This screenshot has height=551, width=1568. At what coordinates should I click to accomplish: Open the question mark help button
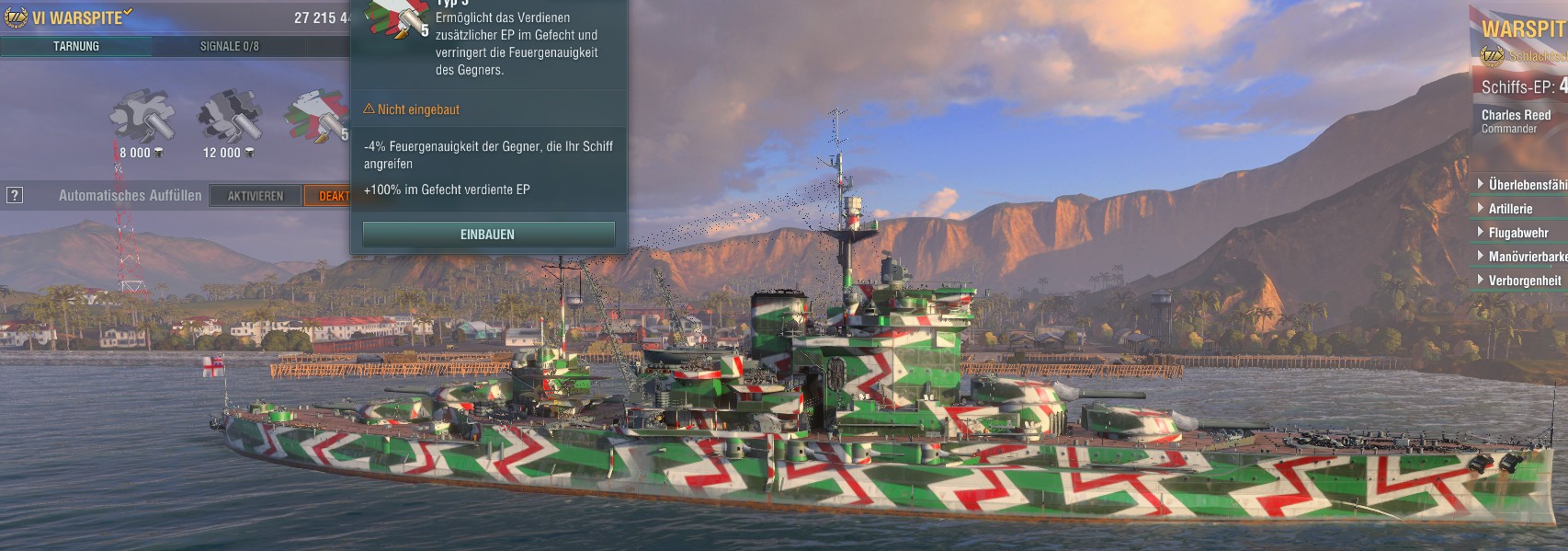point(14,195)
